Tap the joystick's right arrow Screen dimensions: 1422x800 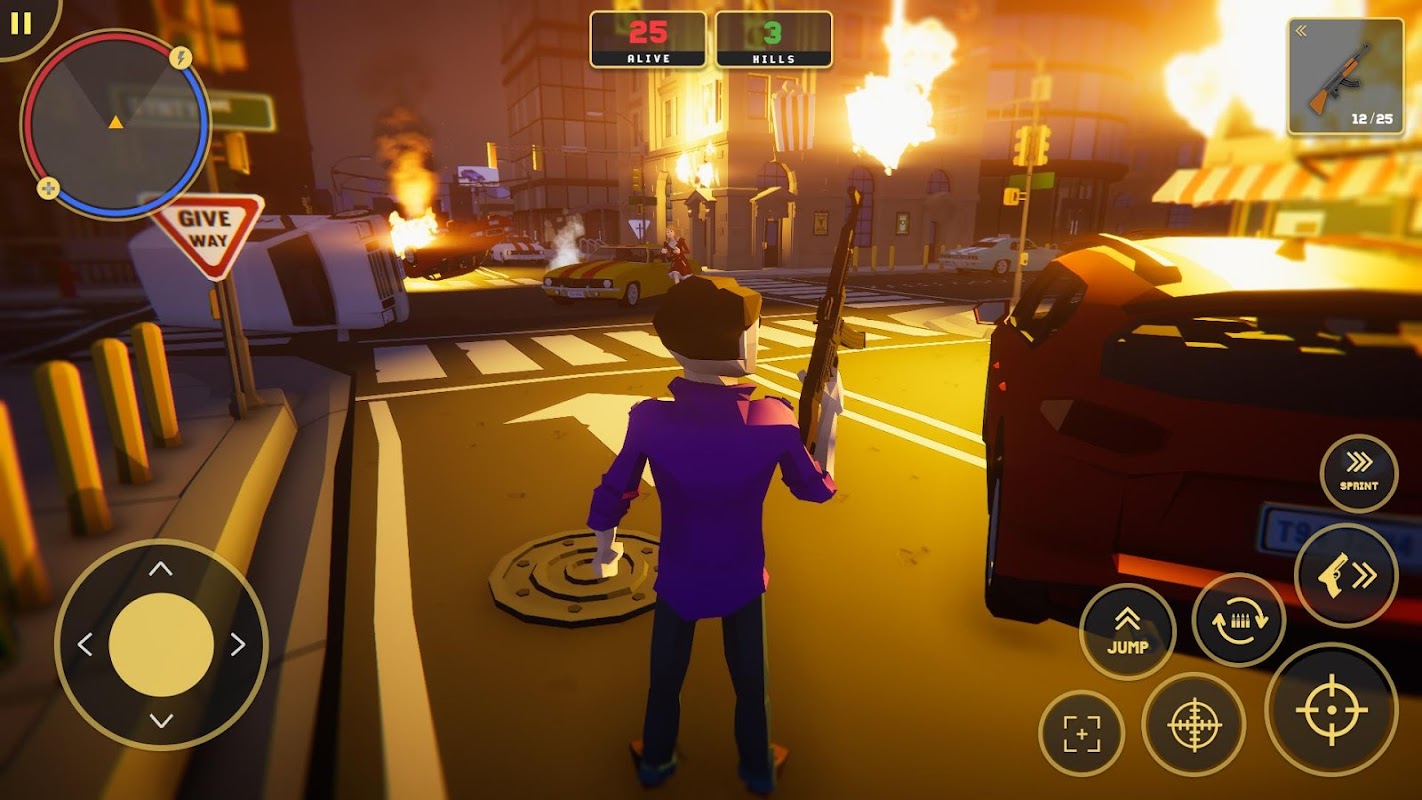[x=238, y=645]
